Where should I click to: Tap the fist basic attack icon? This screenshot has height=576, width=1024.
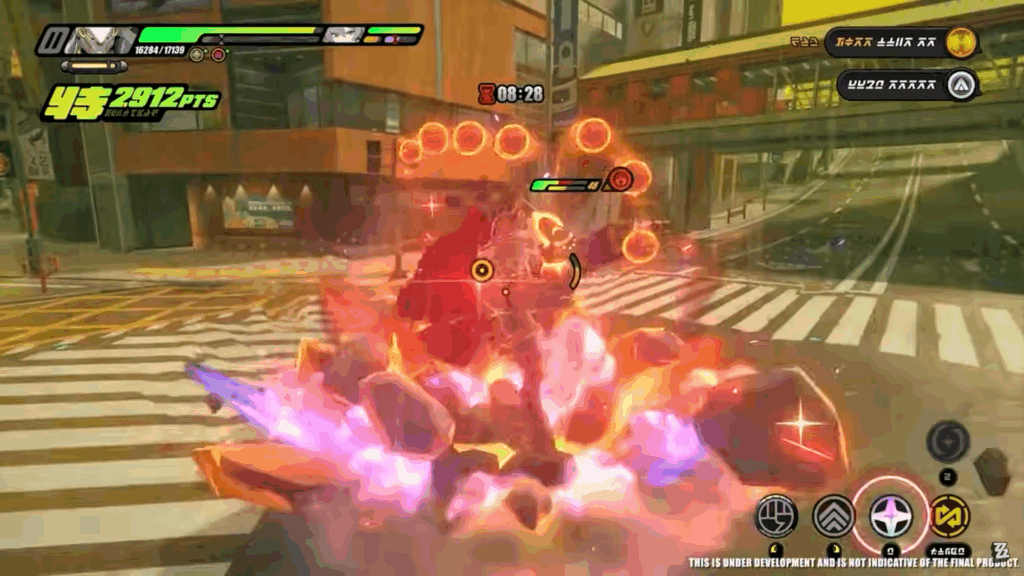pos(775,516)
